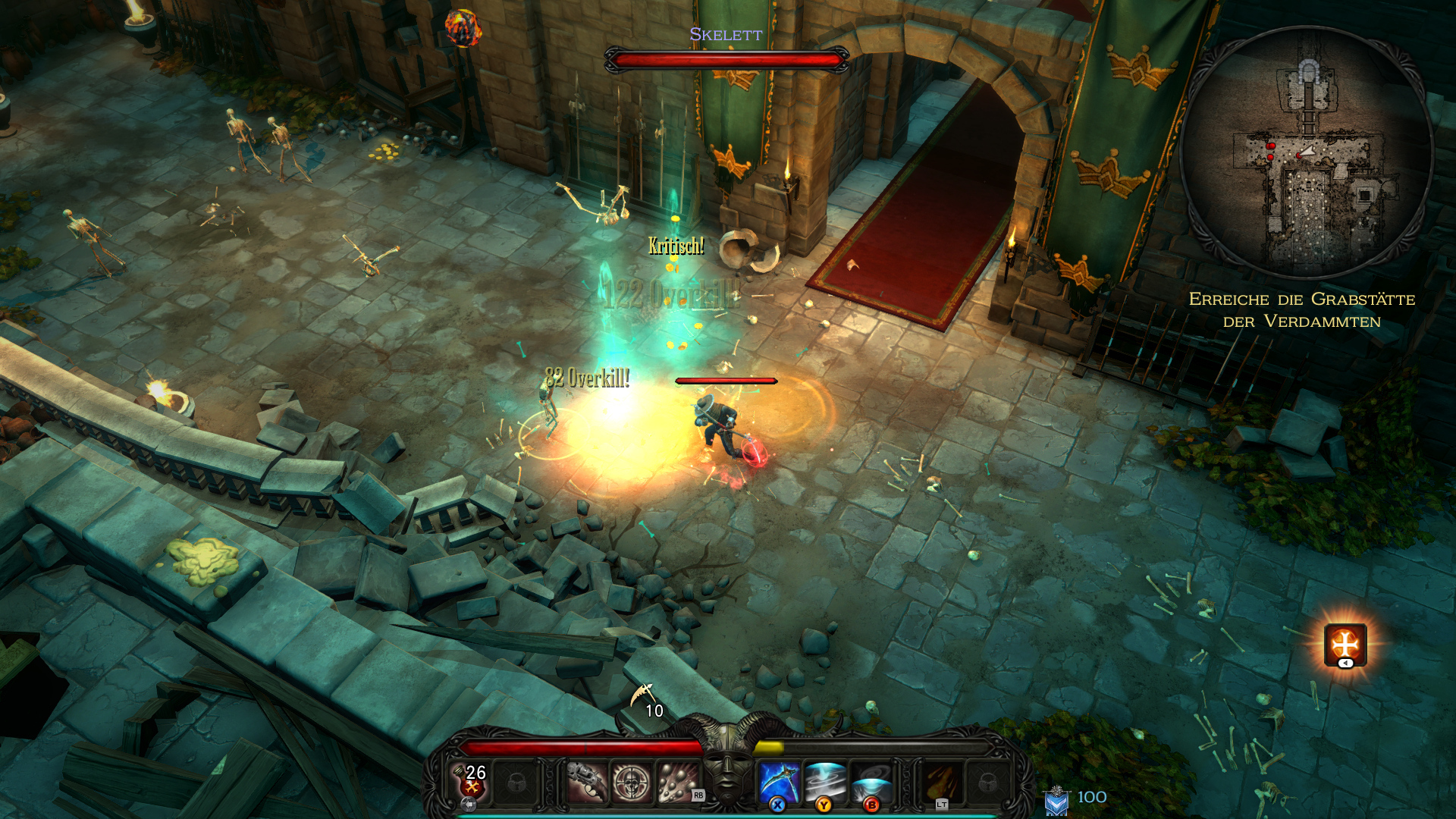Click the Kritisch! damage popup
1456x819 pixels.
click(675, 246)
